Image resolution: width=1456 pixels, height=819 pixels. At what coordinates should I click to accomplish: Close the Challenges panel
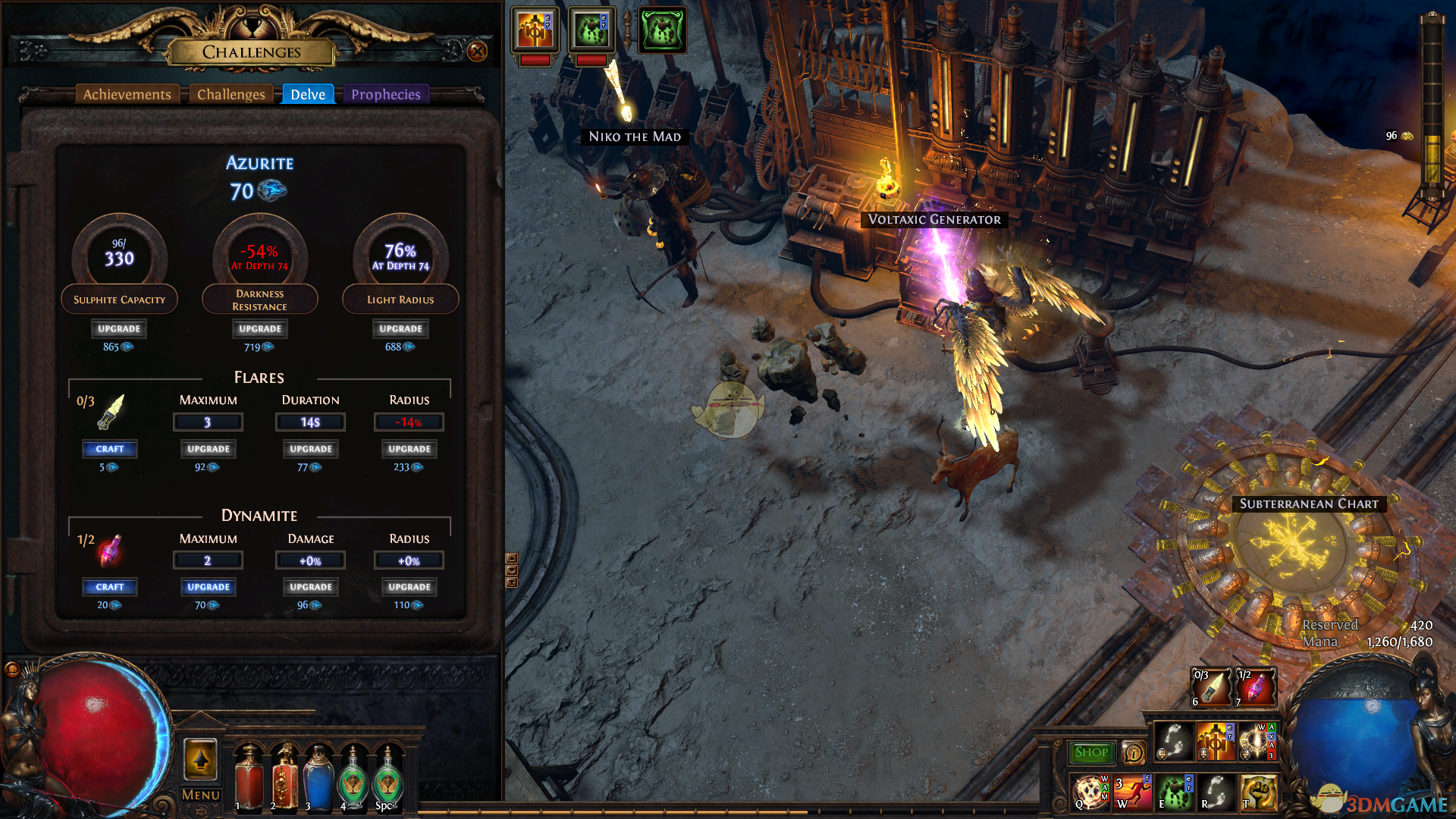pos(477,52)
